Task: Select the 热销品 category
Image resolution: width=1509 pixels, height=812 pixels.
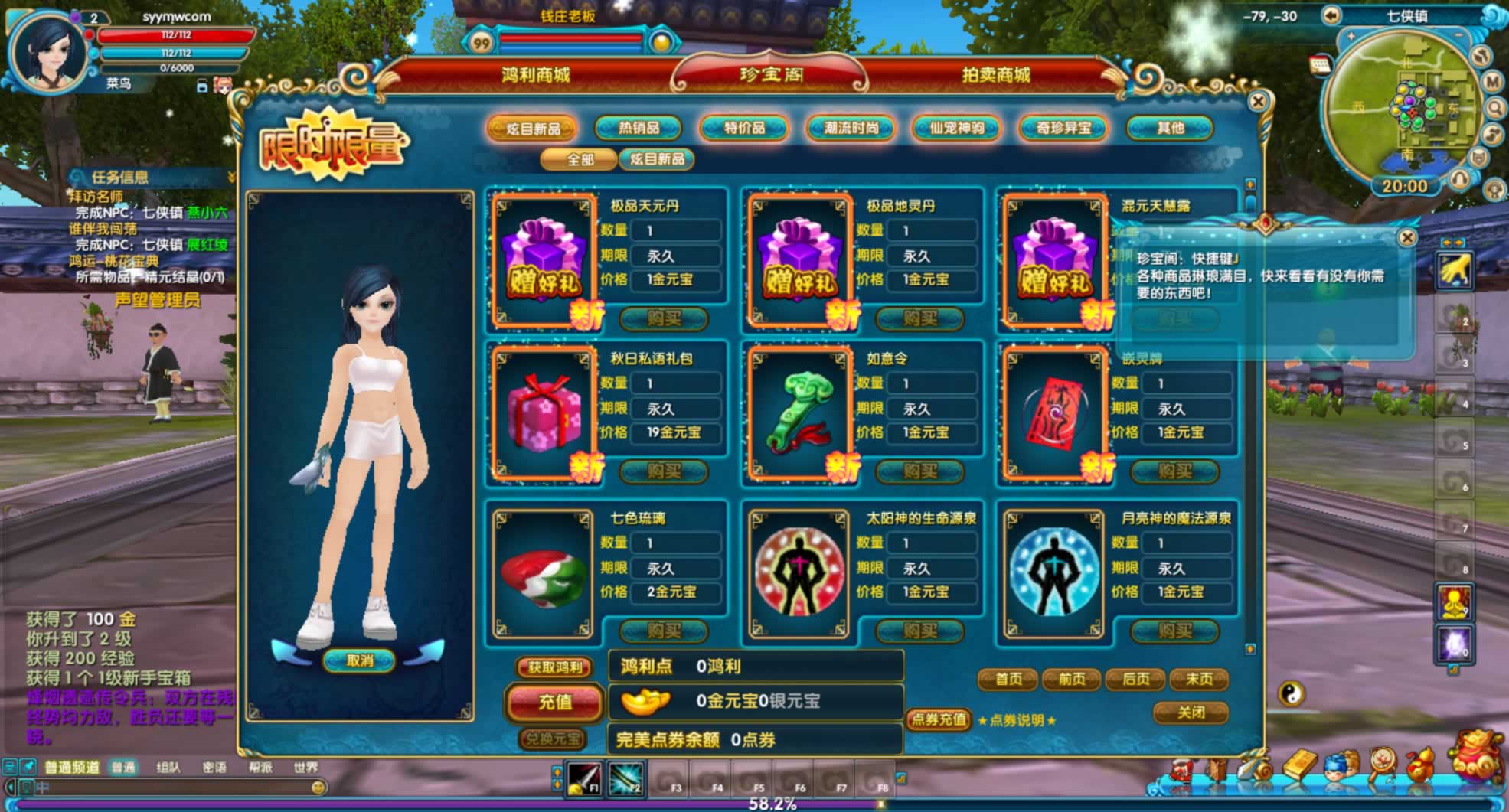Action: (x=639, y=128)
